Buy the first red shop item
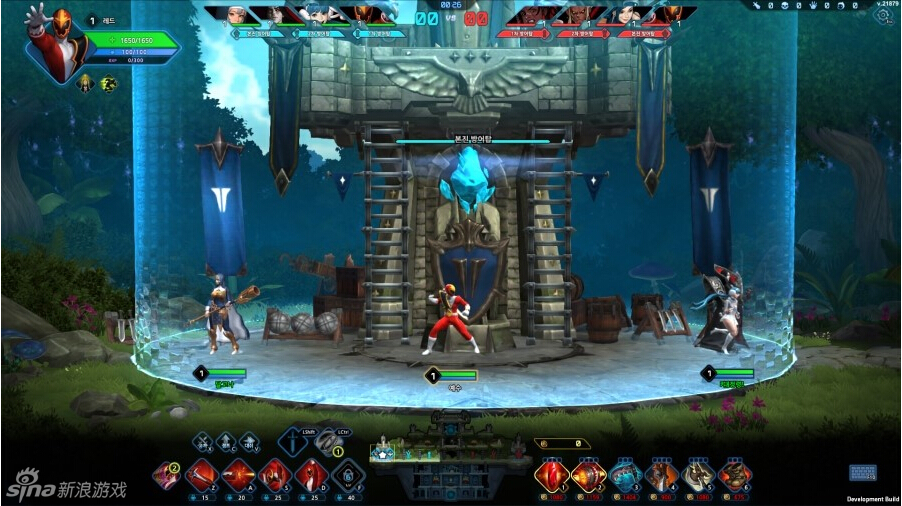902x506 pixels. coord(551,475)
